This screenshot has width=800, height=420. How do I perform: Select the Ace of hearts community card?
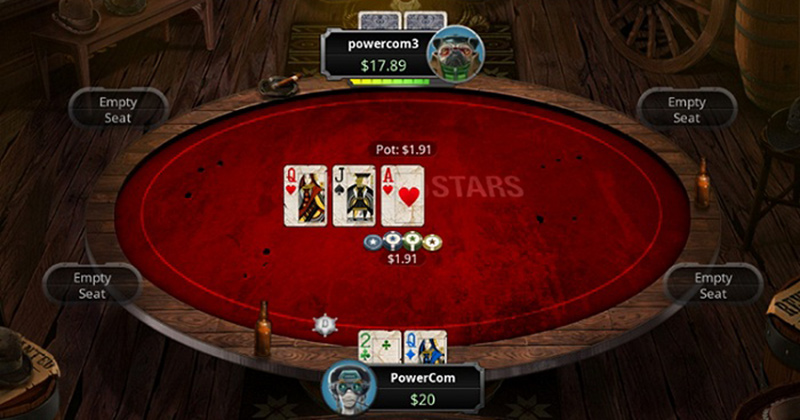(x=402, y=195)
